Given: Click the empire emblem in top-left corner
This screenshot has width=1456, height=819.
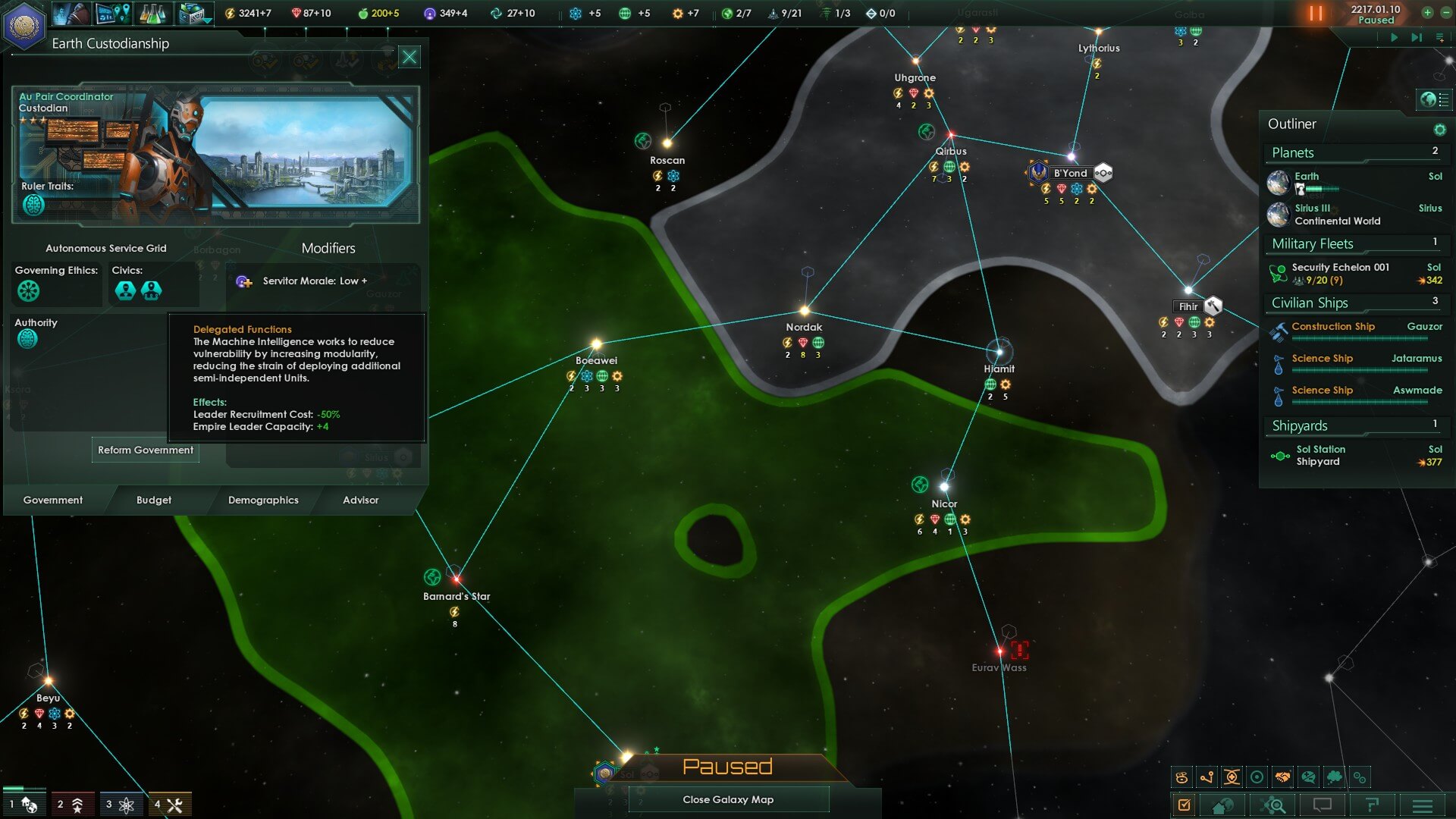Looking at the screenshot, I should click(24, 25).
